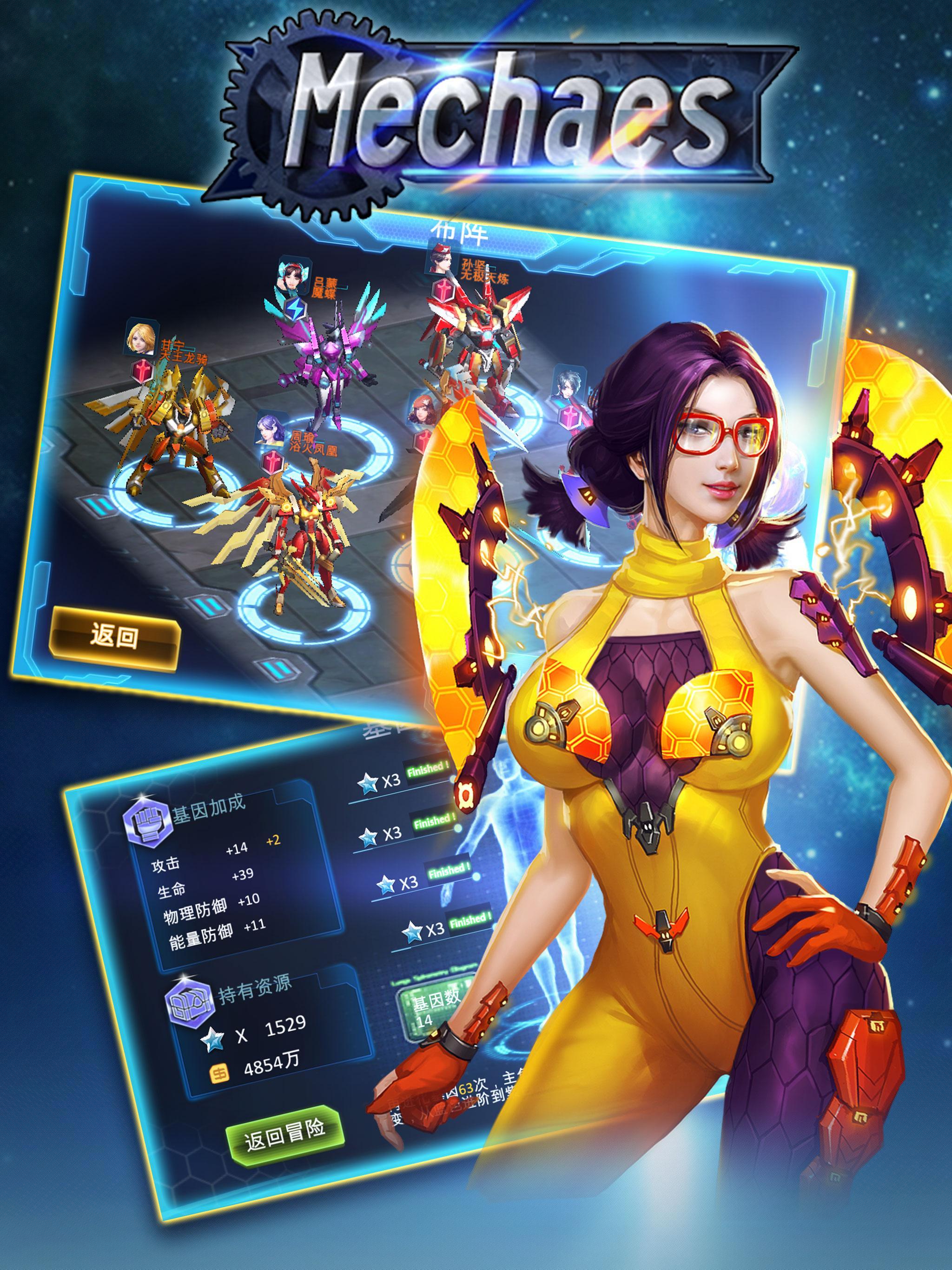Click the blonde pilot portrait
Screen dimensions: 952x1270
(x=141, y=339)
